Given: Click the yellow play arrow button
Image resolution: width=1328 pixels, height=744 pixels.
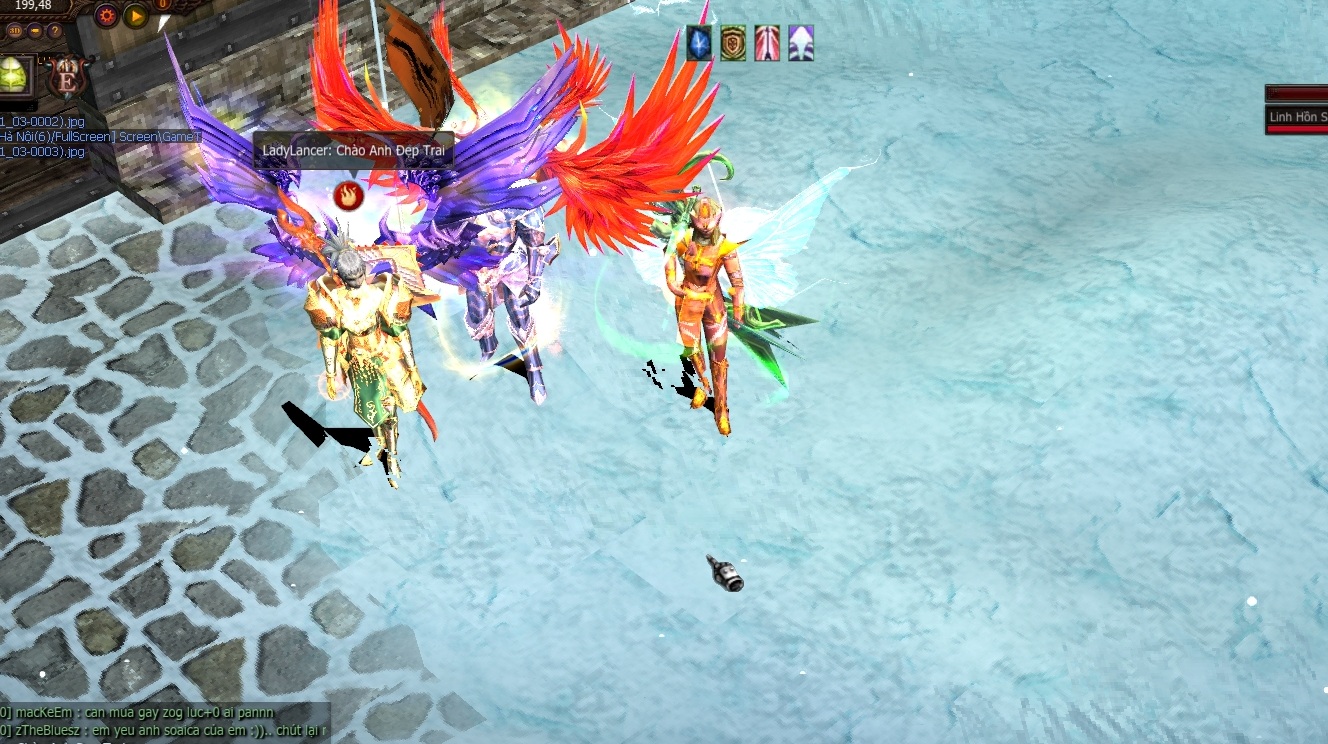Looking at the screenshot, I should [136, 15].
